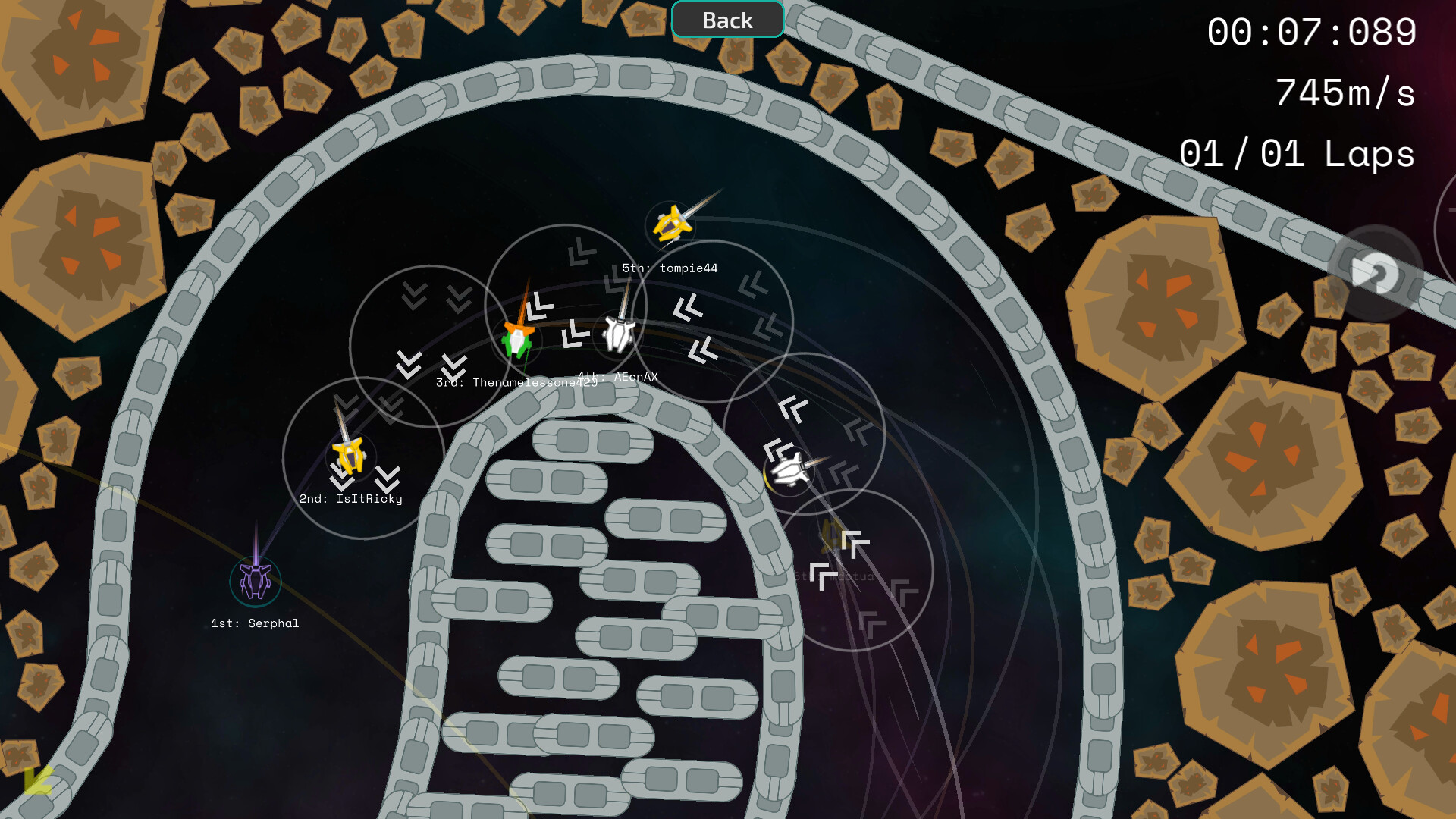Click the 00:07:089 race timer
This screenshot has height=819, width=1456.
[x=1311, y=32]
